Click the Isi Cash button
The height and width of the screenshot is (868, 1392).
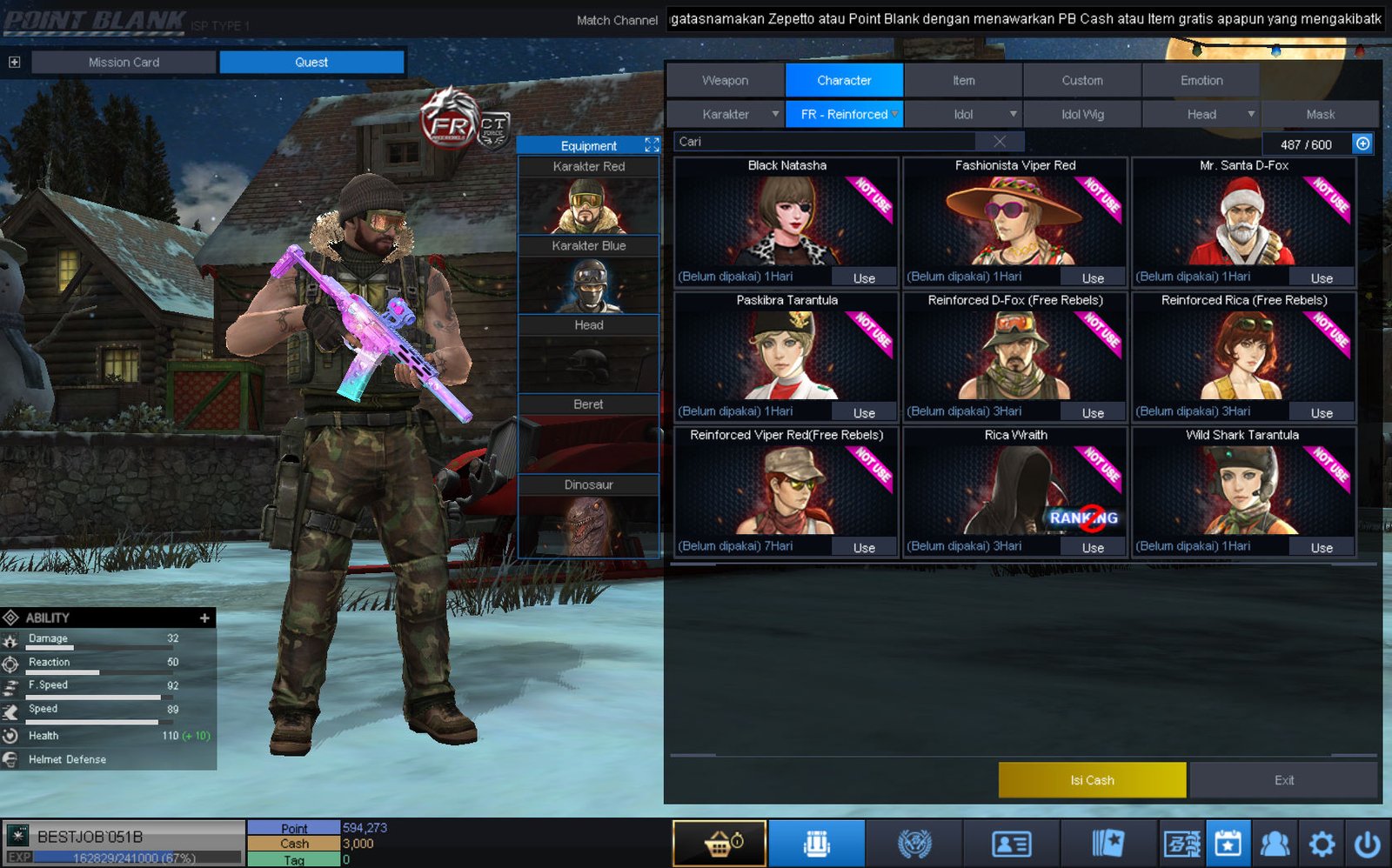(1092, 780)
